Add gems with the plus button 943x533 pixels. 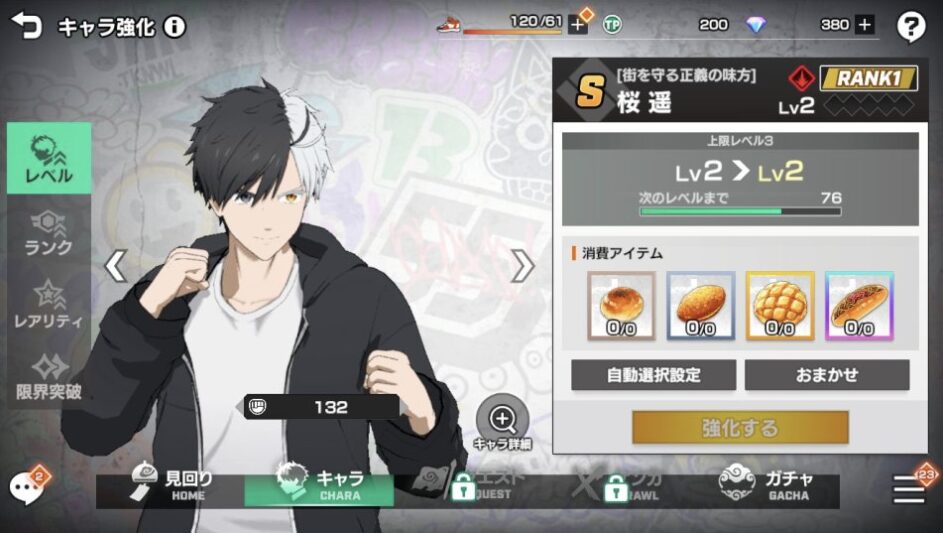pos(864,25)
